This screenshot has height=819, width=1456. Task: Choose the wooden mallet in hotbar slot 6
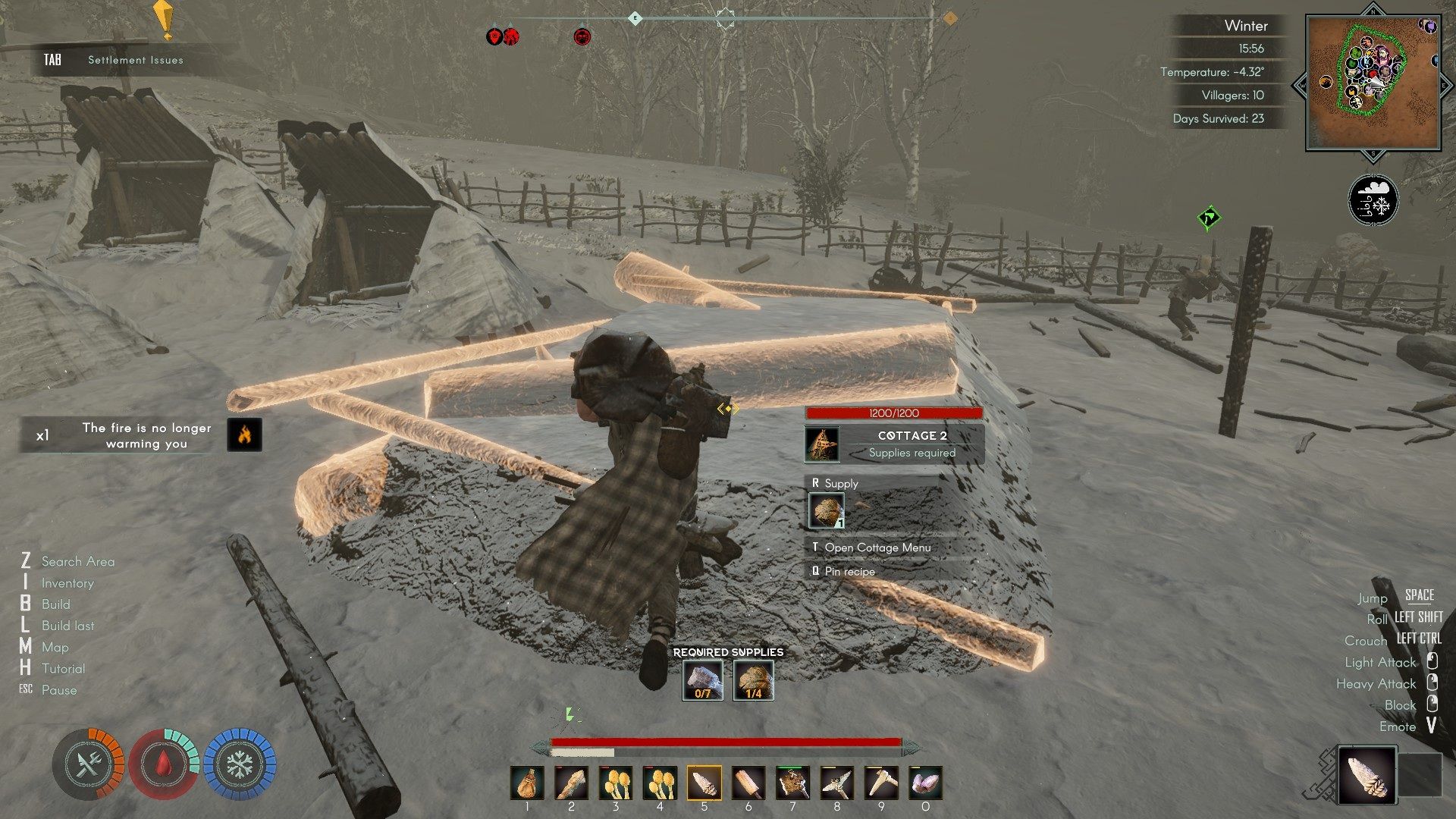click(748, 783)
